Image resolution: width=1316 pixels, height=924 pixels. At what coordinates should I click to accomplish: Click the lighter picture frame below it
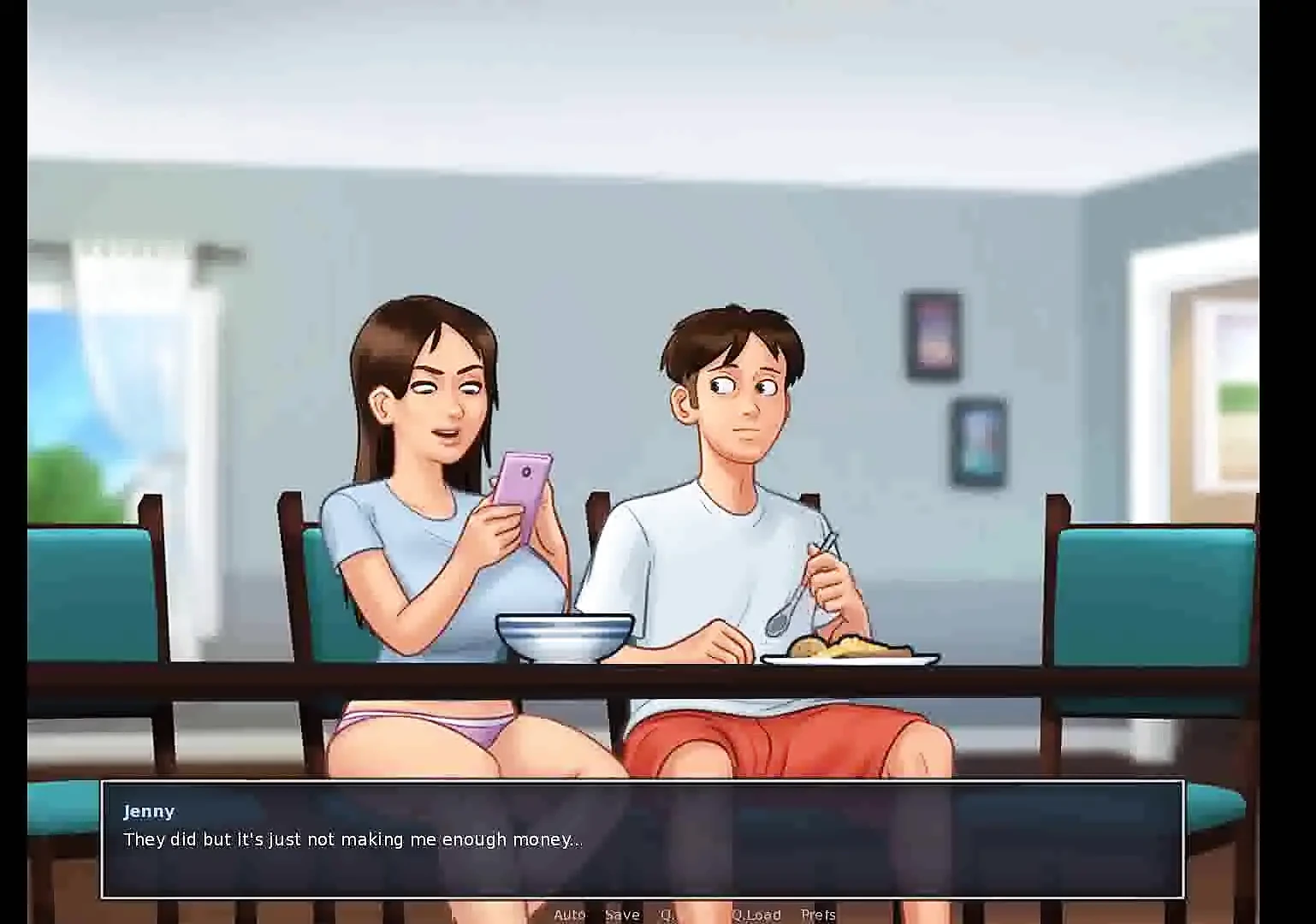(978, 441)
